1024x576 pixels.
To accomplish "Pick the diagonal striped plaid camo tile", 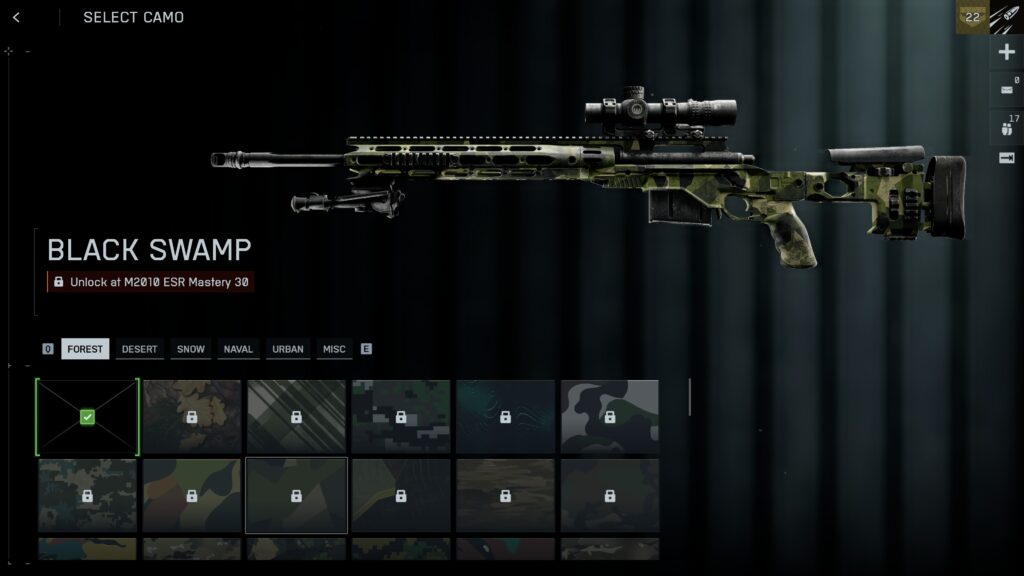I will 296,417.
